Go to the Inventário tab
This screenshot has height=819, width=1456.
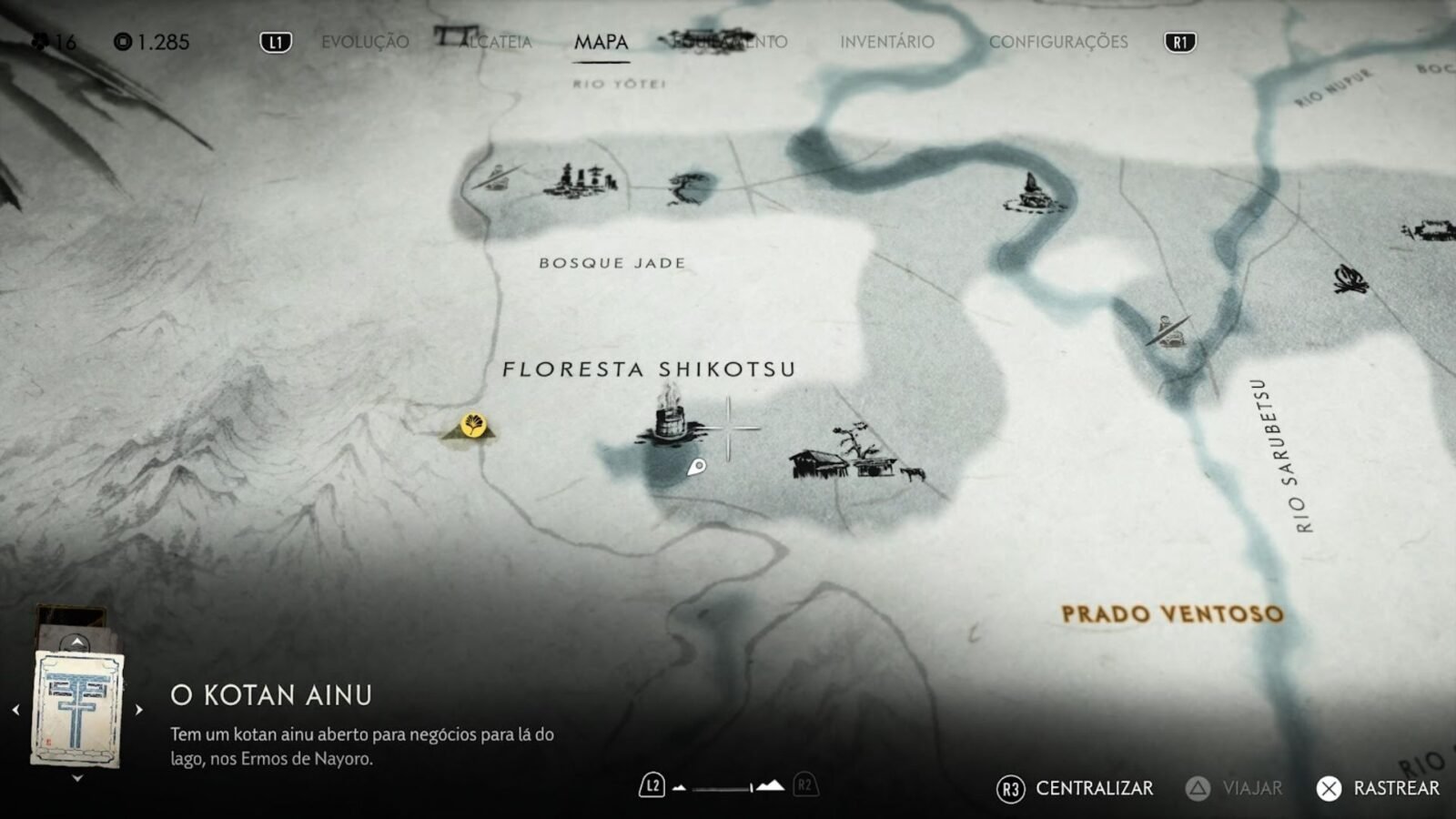pos(886,42)
